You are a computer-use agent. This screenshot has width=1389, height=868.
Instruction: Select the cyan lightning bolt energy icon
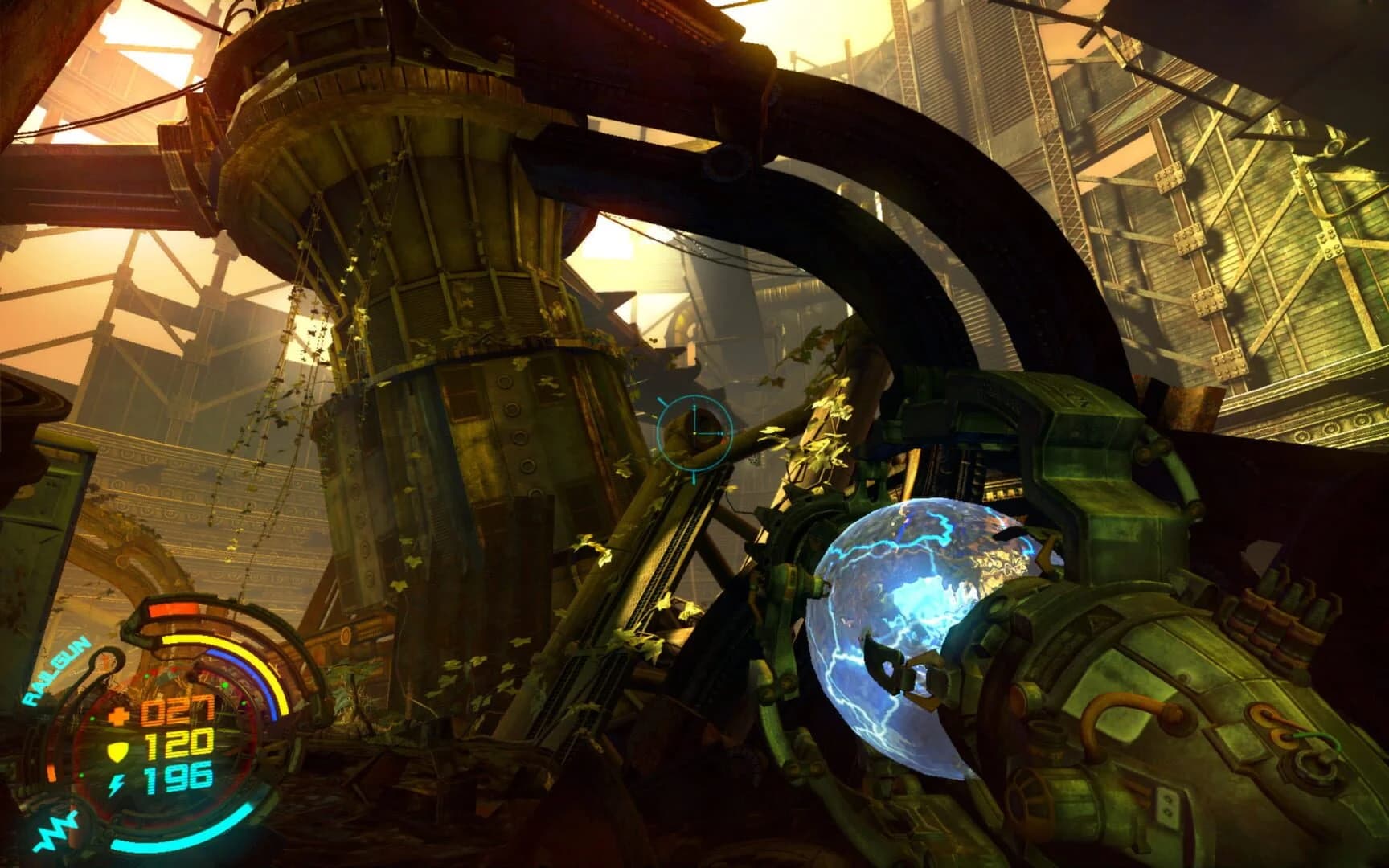point(118,784)
